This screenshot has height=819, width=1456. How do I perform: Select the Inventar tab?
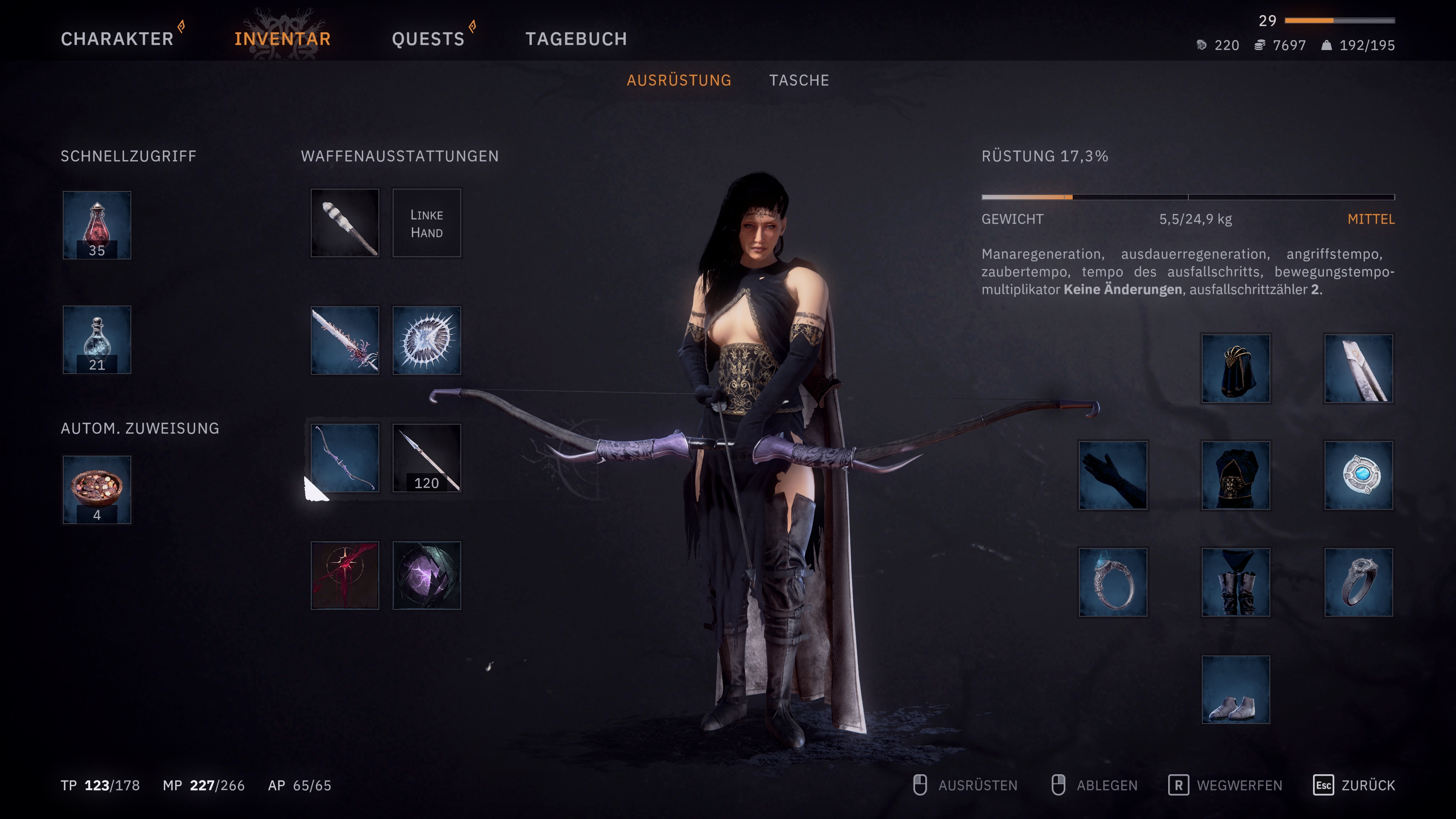[282, 39]
